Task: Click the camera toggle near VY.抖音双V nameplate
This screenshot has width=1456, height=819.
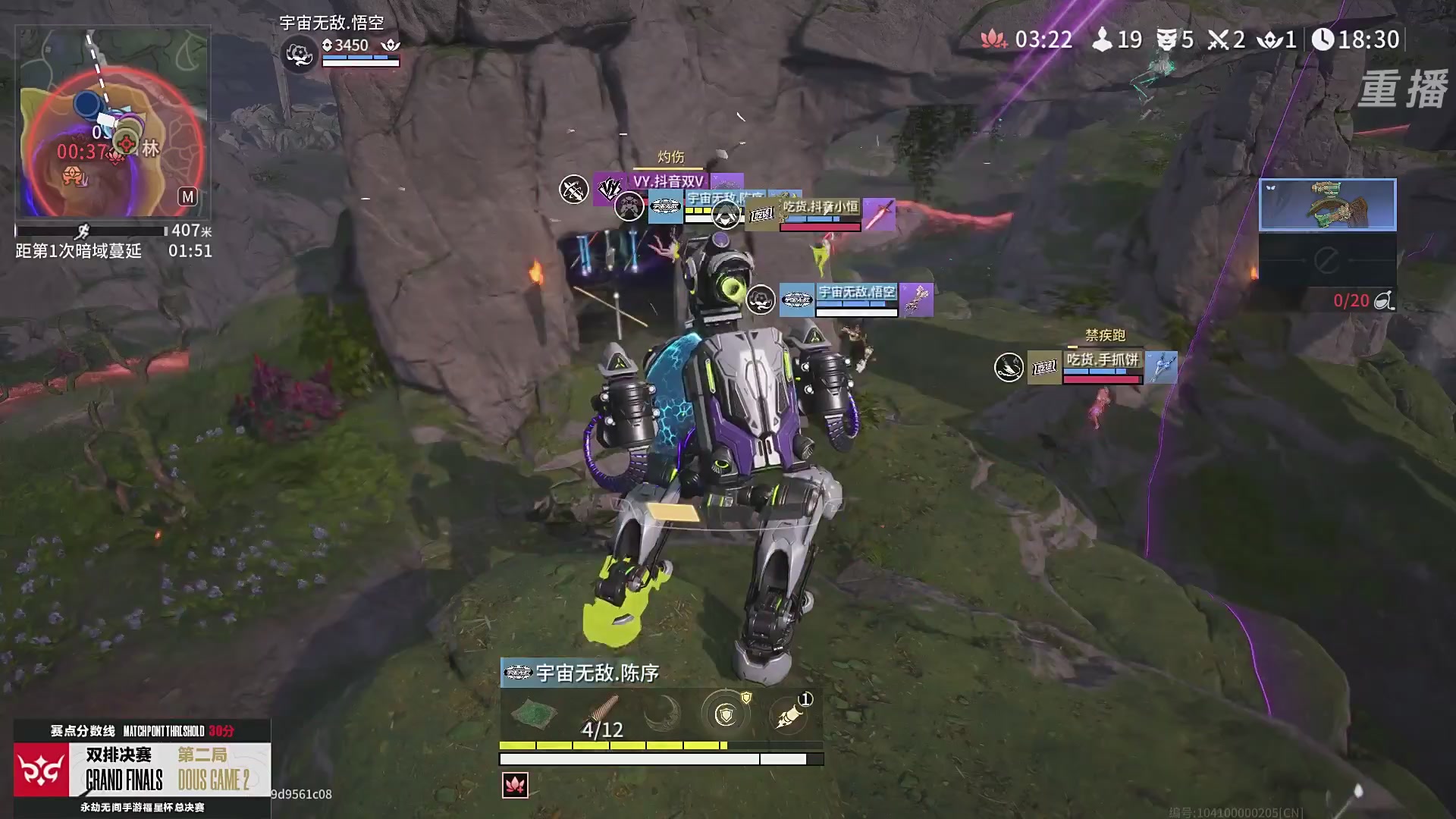Action: tap(574, 188)
